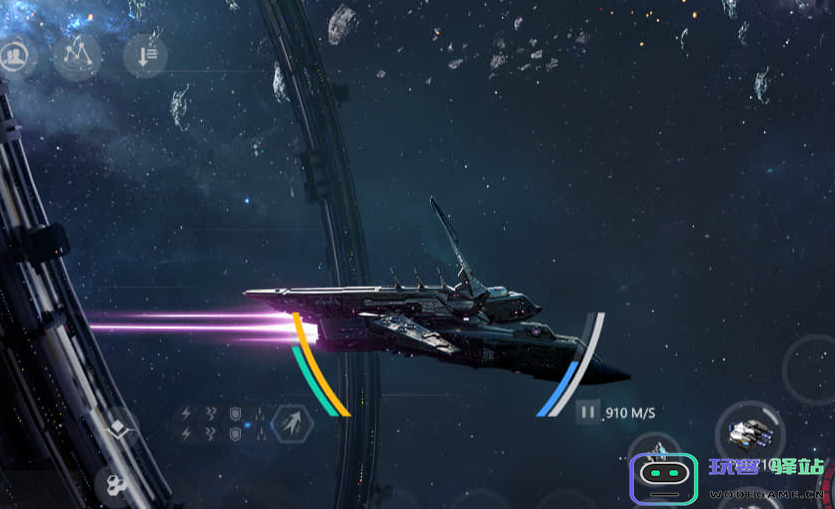Open the crew members icon
Screen dimensions: 835x509
[x=16, y=57]
